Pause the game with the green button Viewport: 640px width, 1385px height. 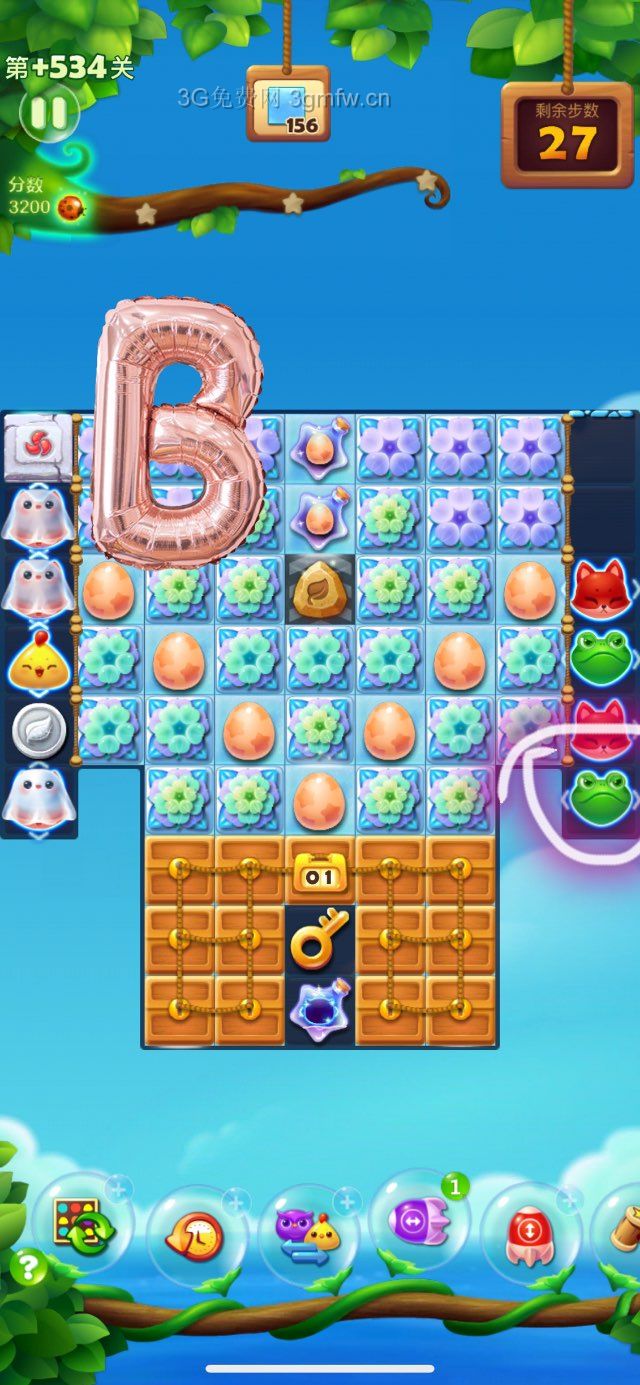[x=47, y=114]
